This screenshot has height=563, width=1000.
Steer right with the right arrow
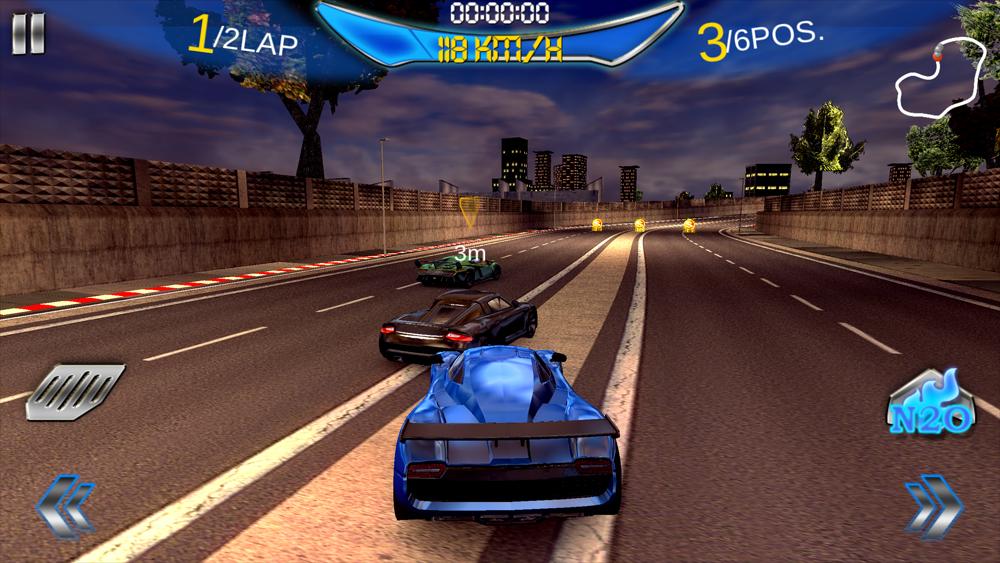pos(933,507)
